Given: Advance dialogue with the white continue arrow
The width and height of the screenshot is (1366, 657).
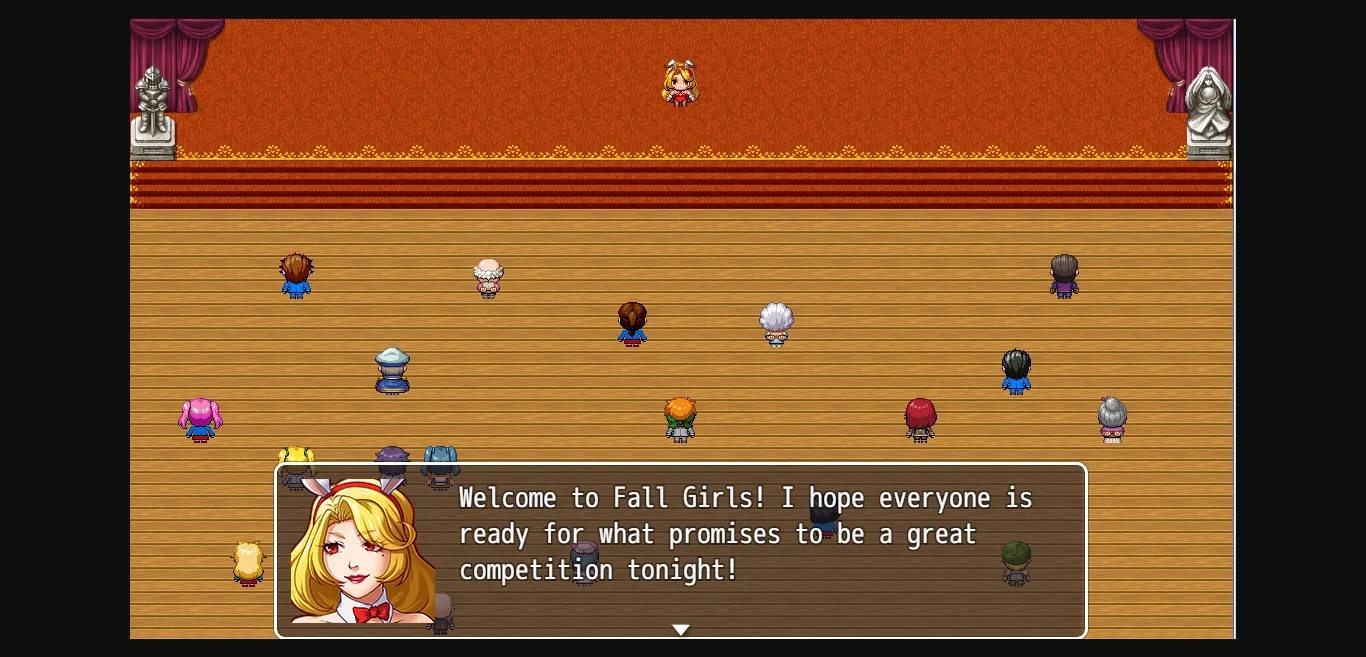Looking at the screenshot, I should [x=680, y=630].
